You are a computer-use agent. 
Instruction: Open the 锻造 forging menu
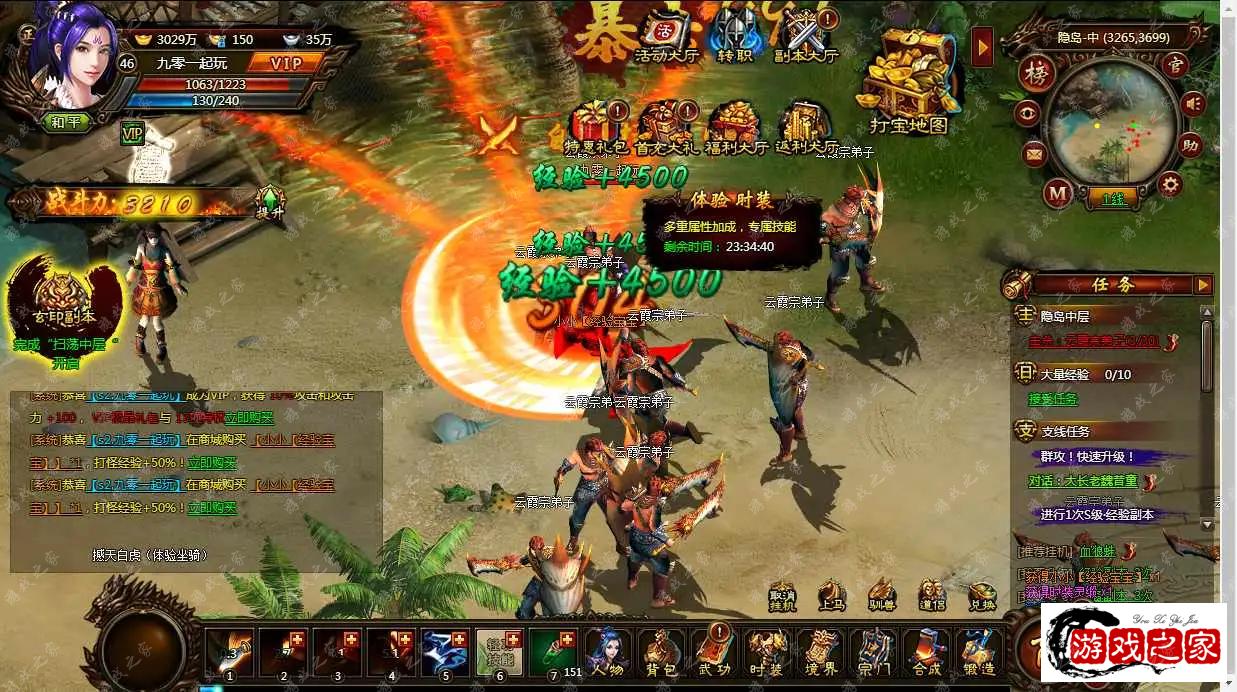[980, 652]
